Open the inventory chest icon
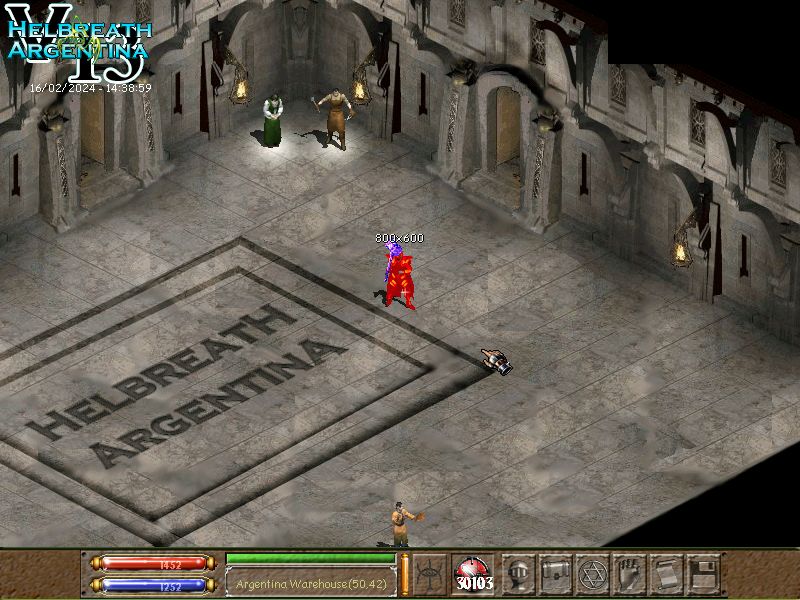 click(x=555, y=573)
